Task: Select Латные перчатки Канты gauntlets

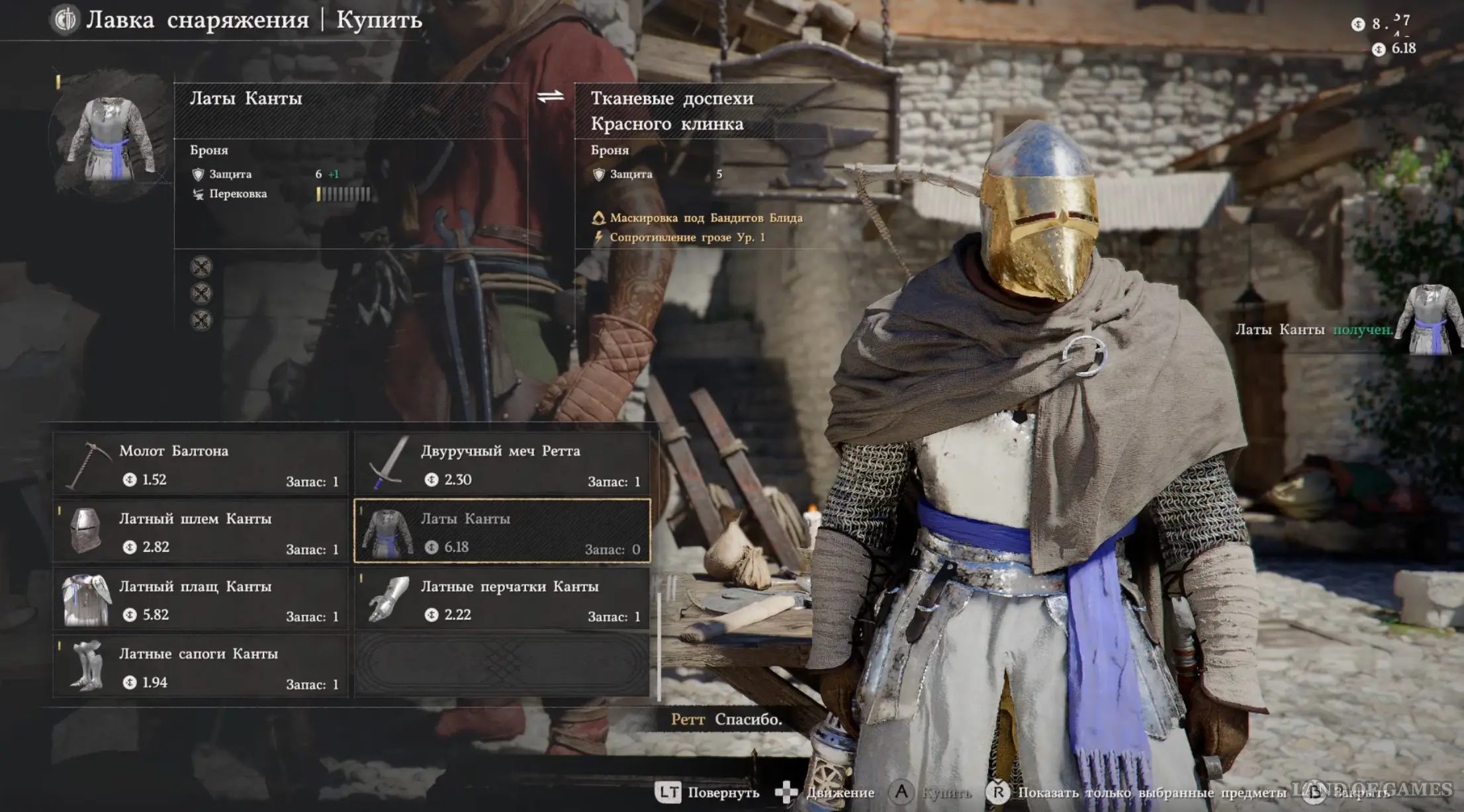Action: (x=502, y=599)
